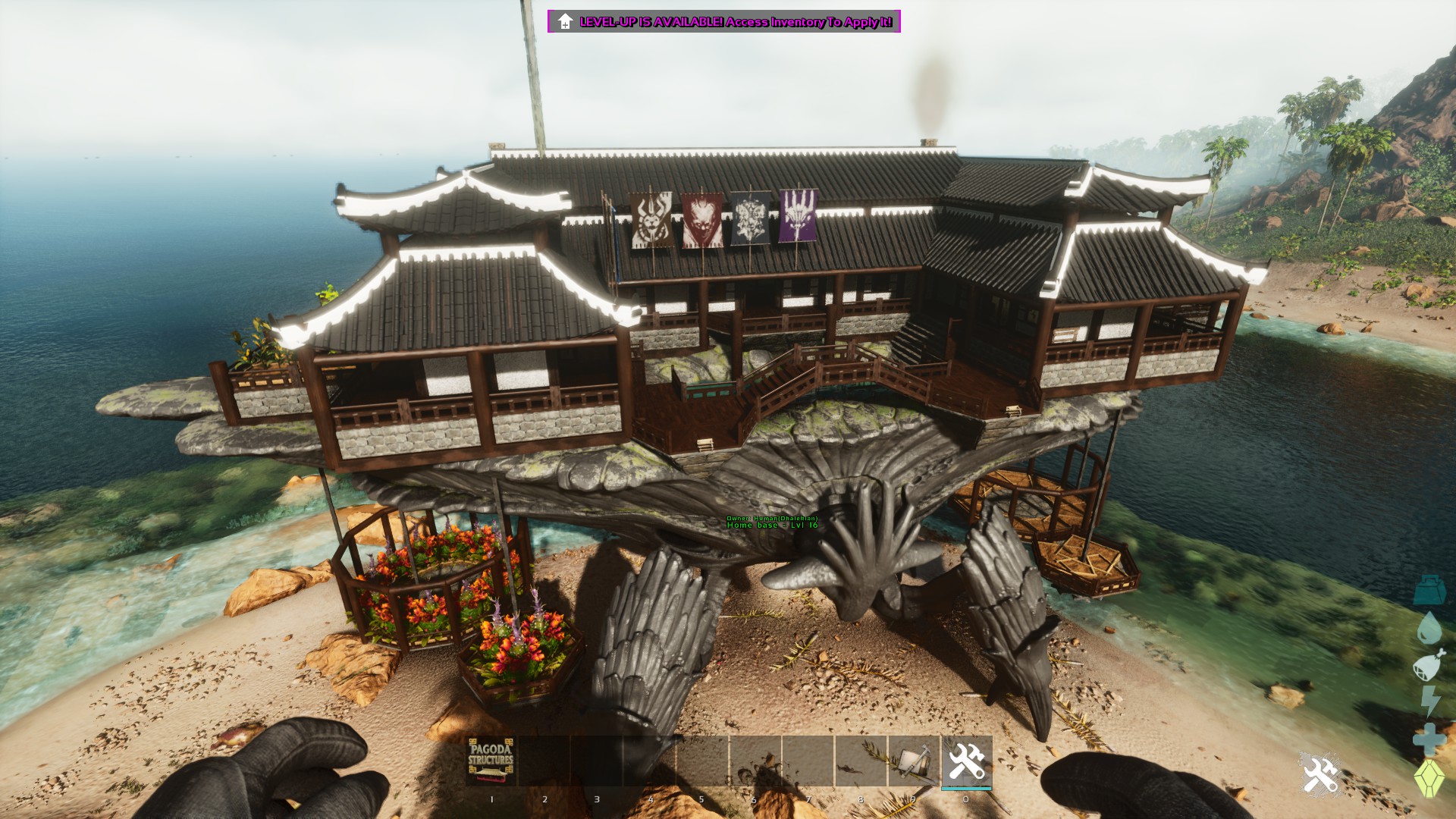Select empty hotbar slot 2
Image resolution: width=1456 pixels, height=819 pixels.
pos(545,758)
